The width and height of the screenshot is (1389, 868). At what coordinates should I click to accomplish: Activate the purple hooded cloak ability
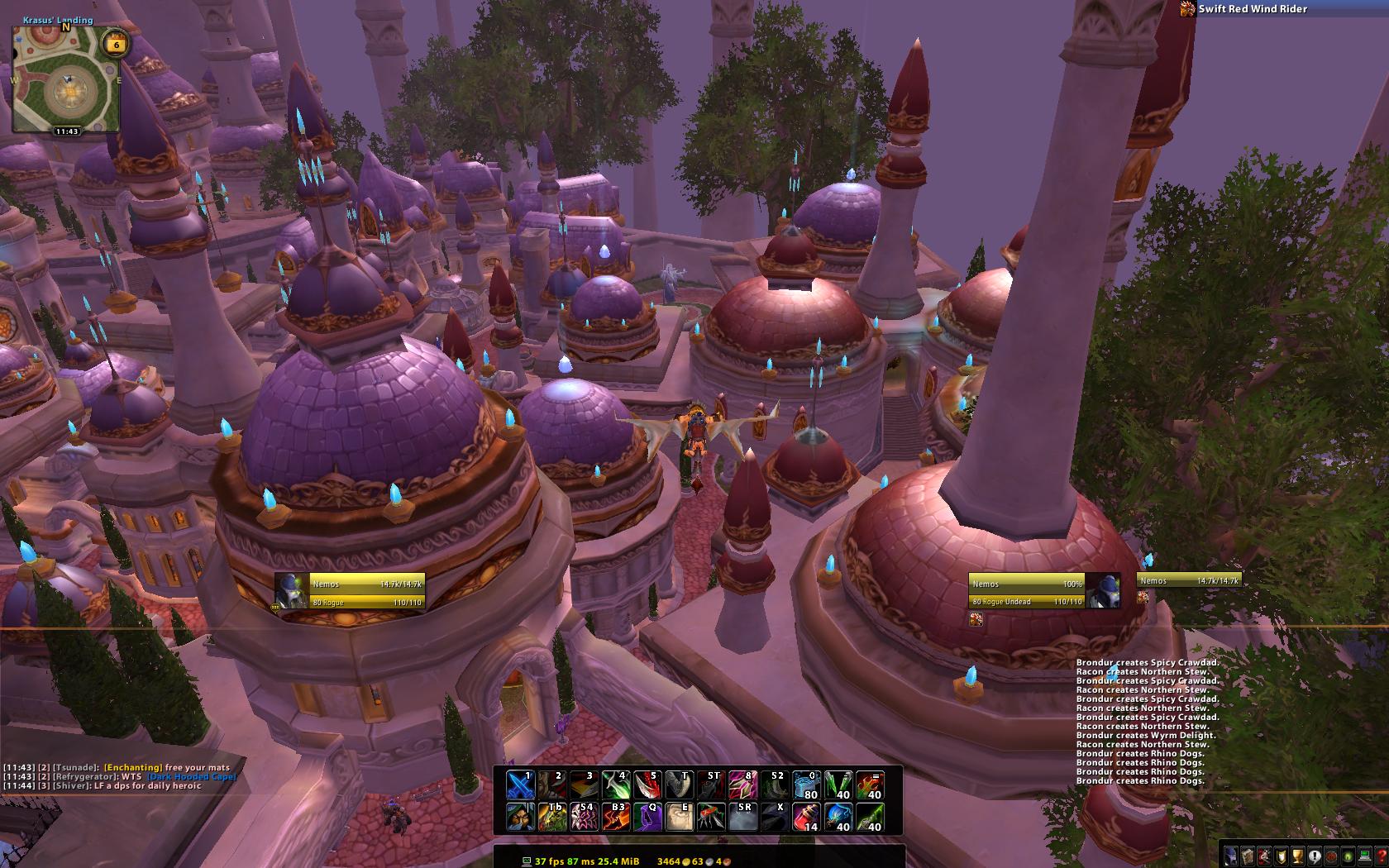click(647, 817)
